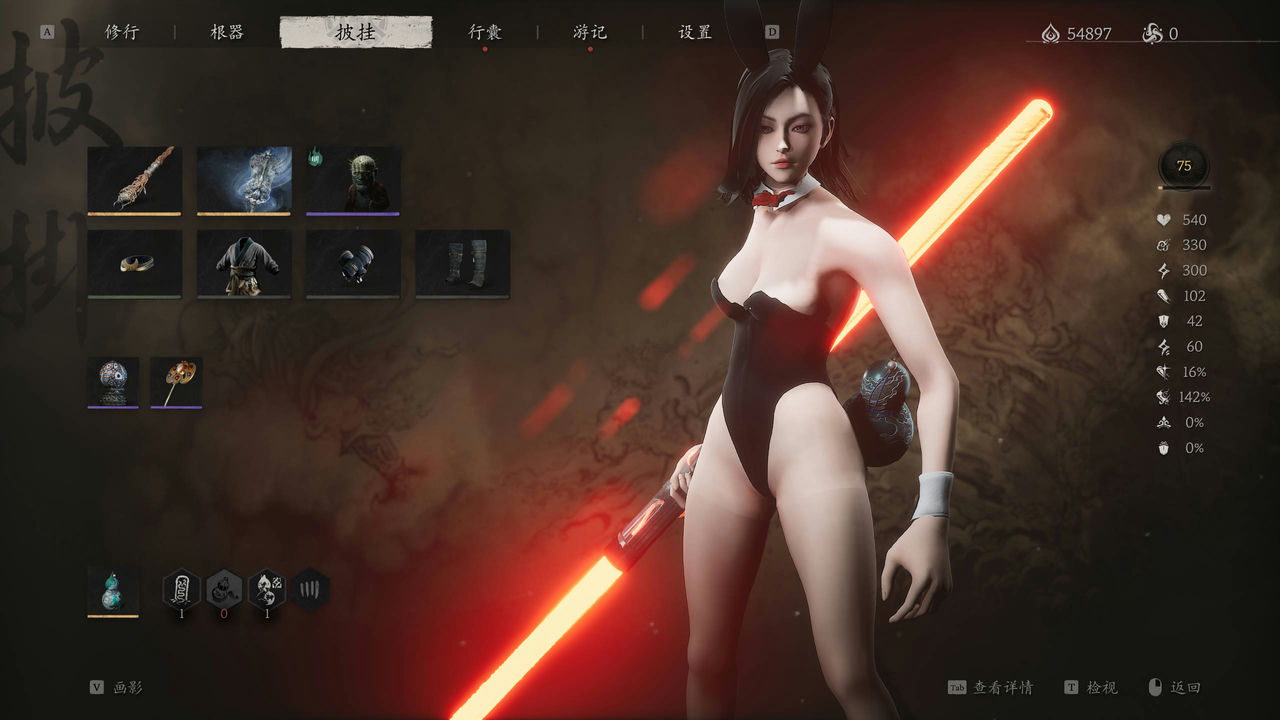Screen dimensions: 1280x720
Task: Select the green mask headgear slot
Action: (353, 180)
